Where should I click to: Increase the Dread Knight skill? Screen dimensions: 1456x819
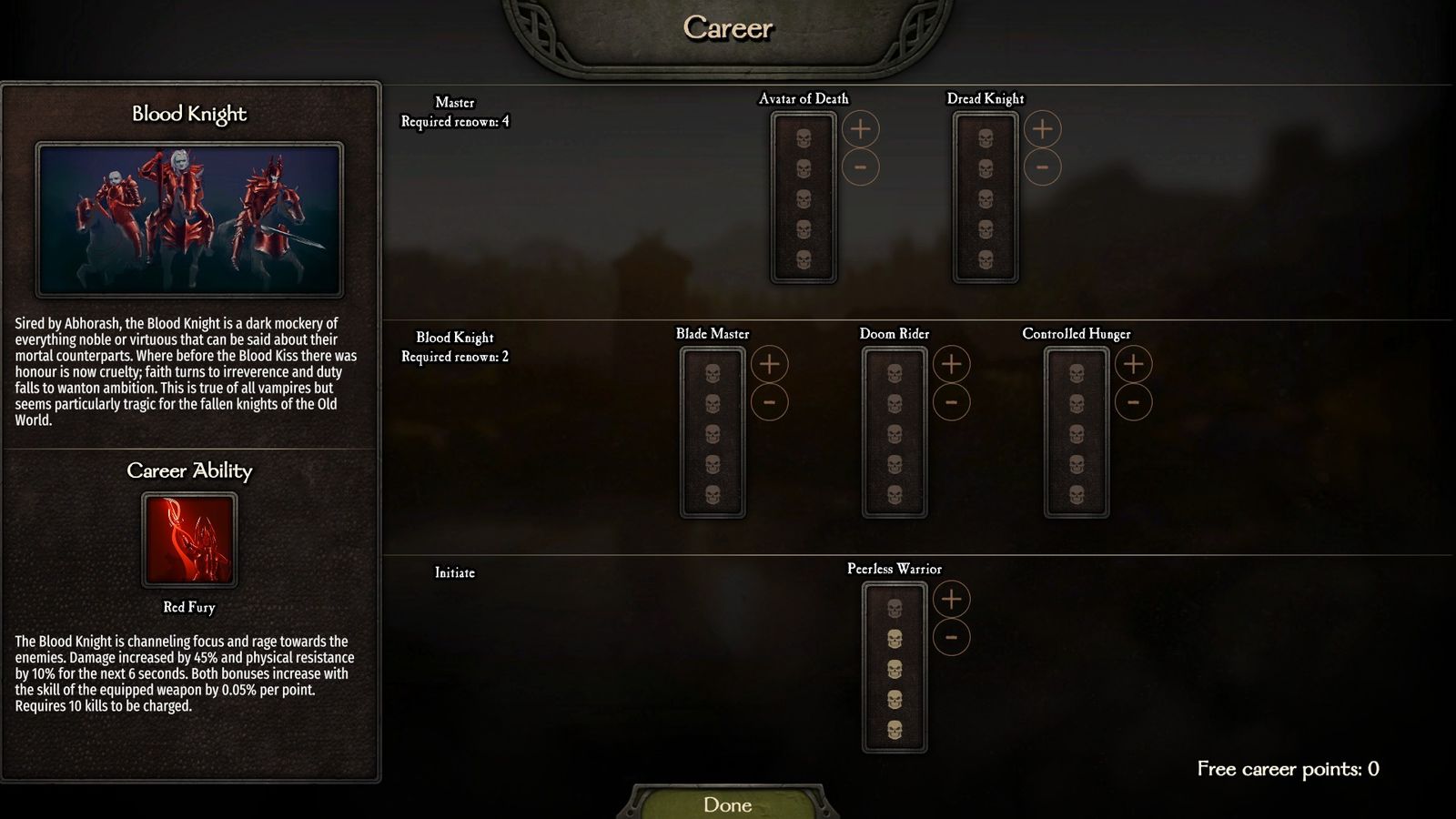point(1042,129)
